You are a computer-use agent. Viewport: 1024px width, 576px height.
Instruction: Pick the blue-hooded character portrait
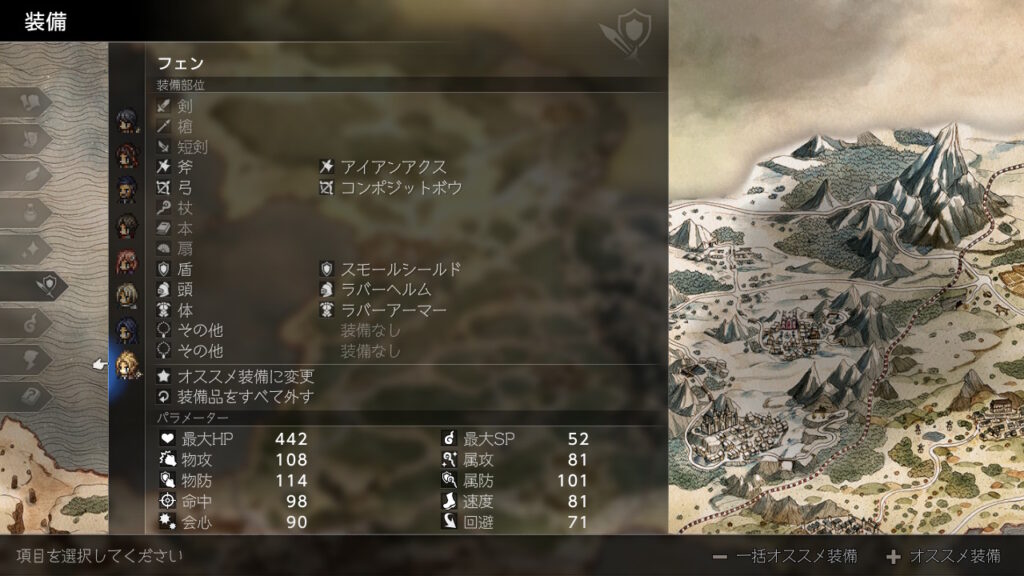point(127,329)
